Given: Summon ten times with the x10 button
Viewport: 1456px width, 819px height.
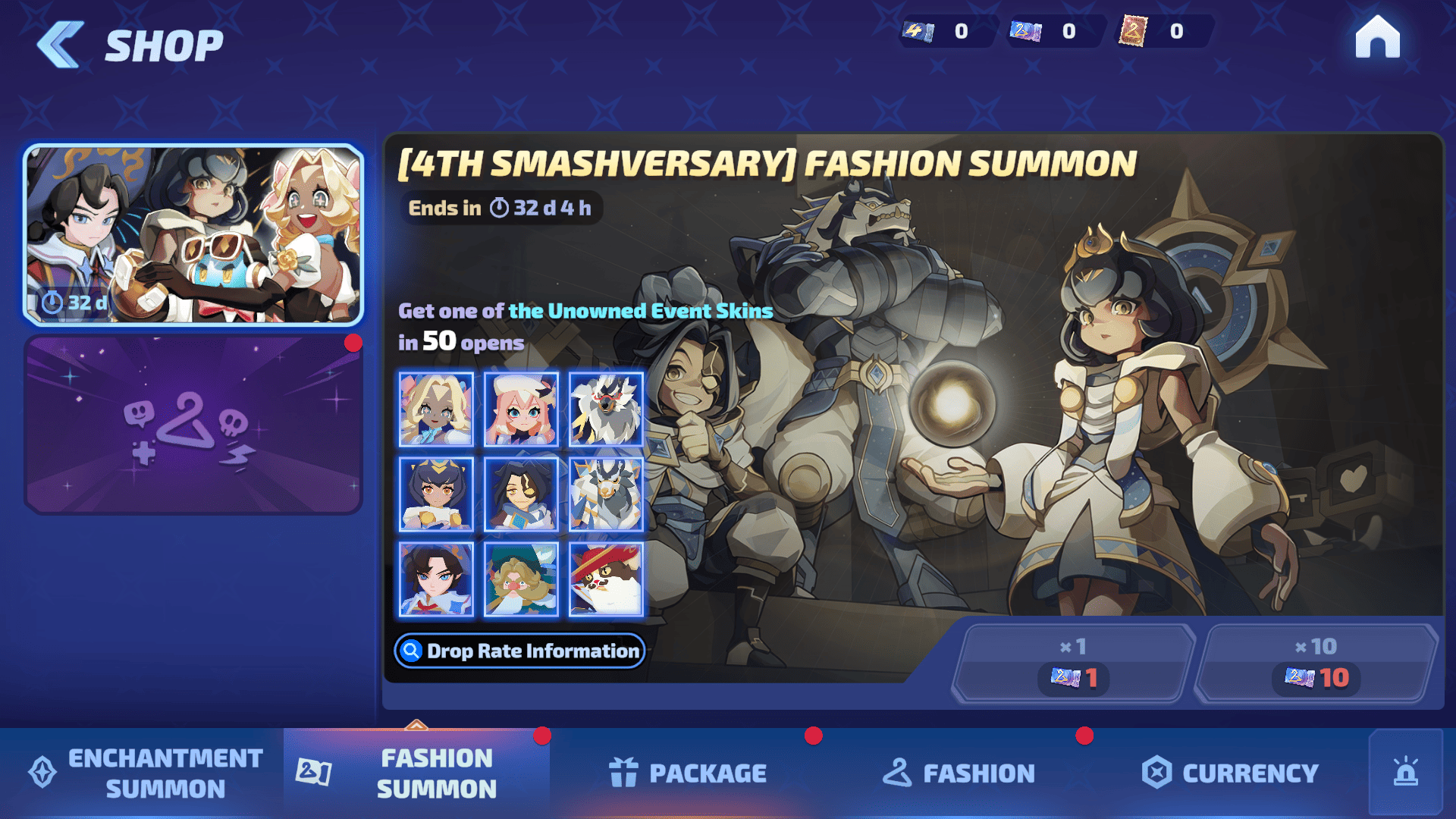Looking at the screenshot, I should [1316, 664].
